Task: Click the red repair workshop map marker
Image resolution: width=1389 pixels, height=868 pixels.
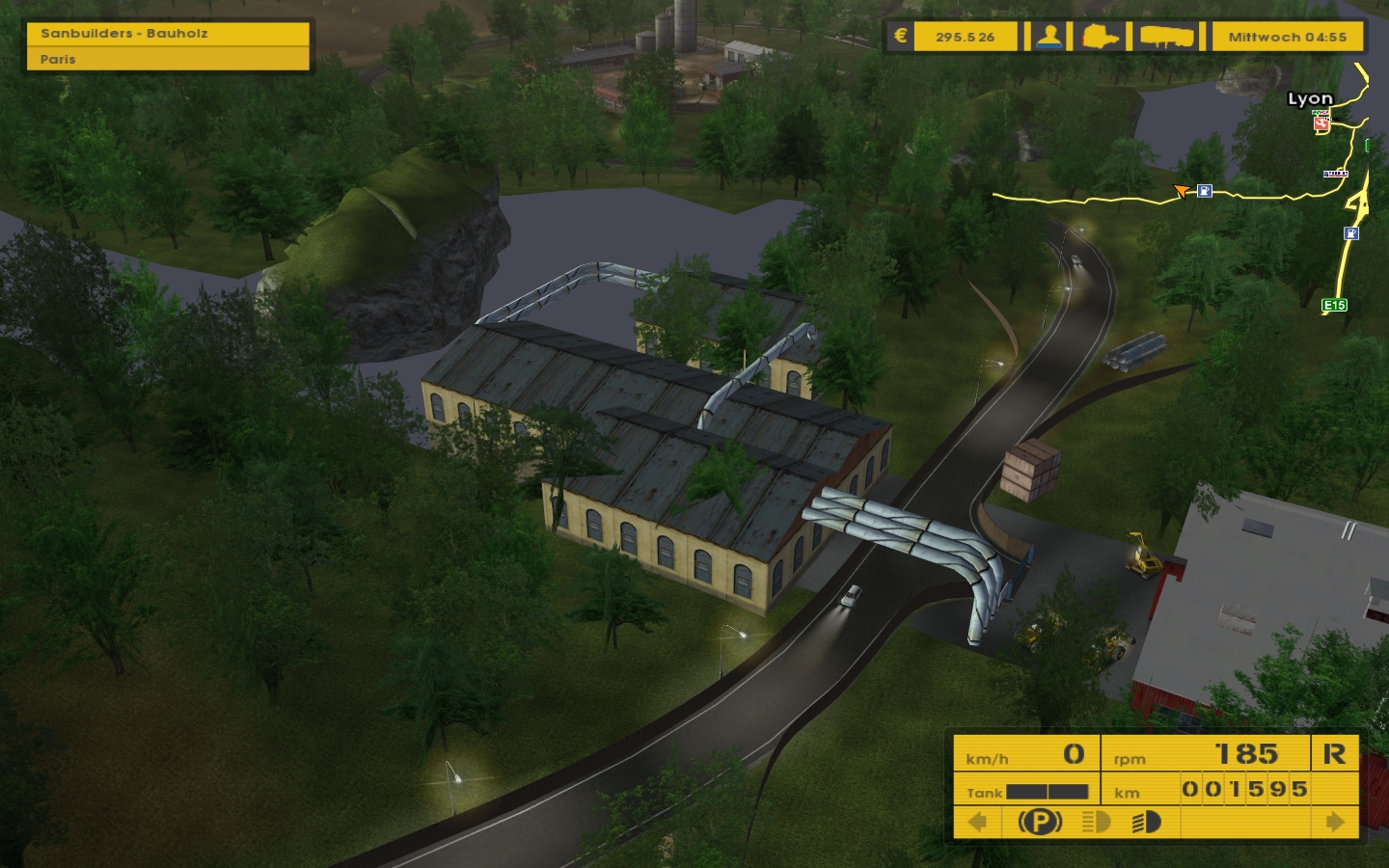Action: [1321, 123]
